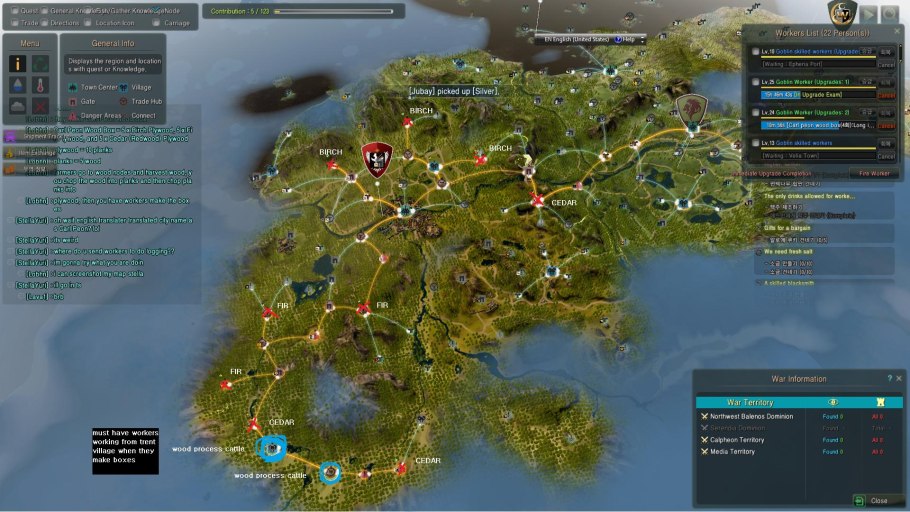Check the Lv.25 Goblin Worker checkbox
Viewport: 910px width, 512px height.
coord(756,81)
